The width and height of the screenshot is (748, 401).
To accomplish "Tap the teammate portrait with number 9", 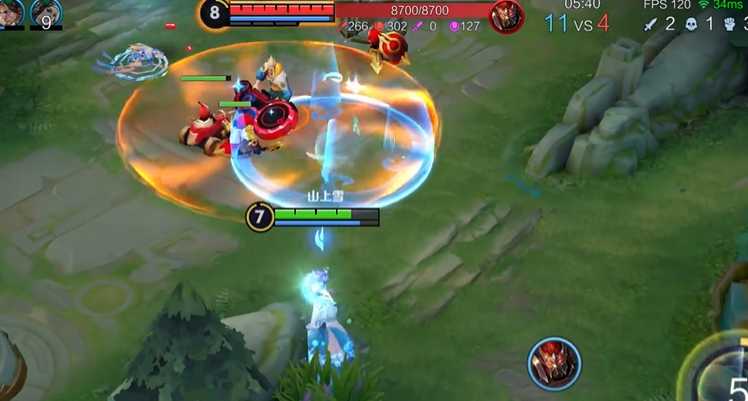I will click(x=46, y=13).
